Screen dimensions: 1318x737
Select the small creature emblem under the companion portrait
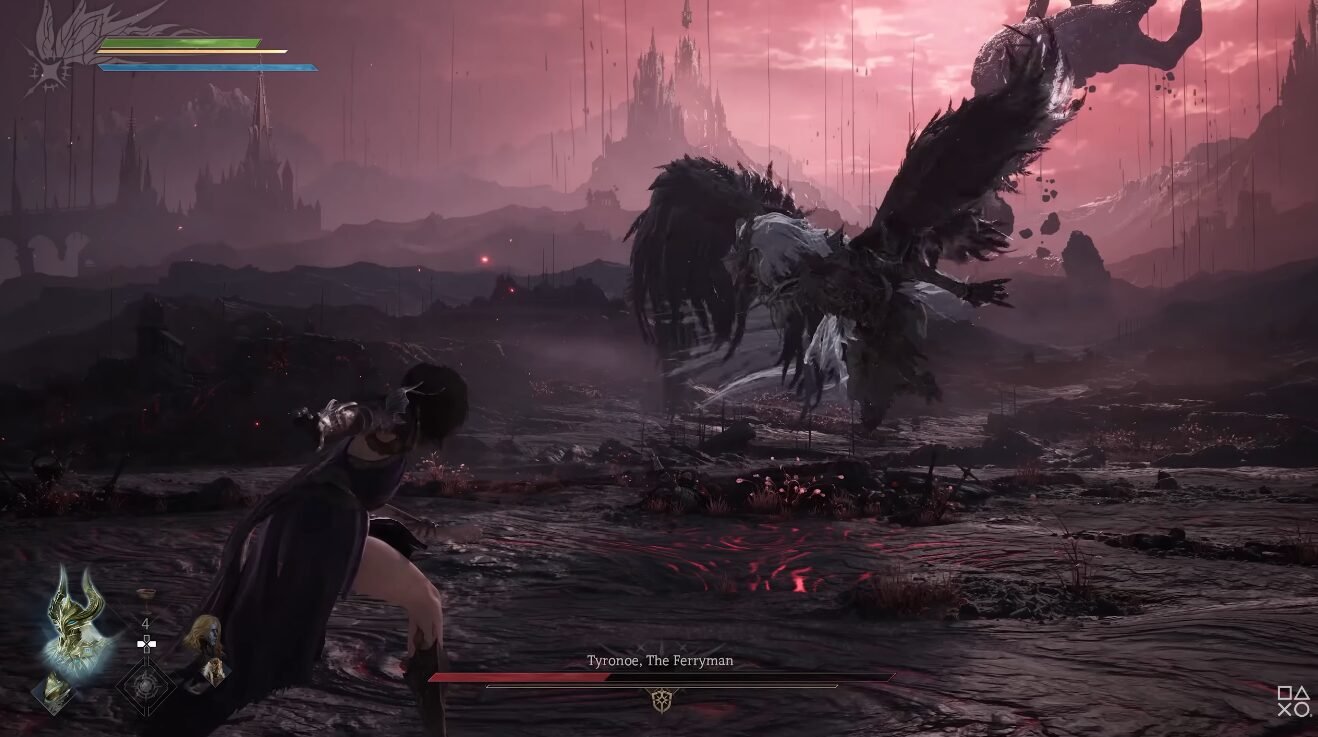pos(214,670)
